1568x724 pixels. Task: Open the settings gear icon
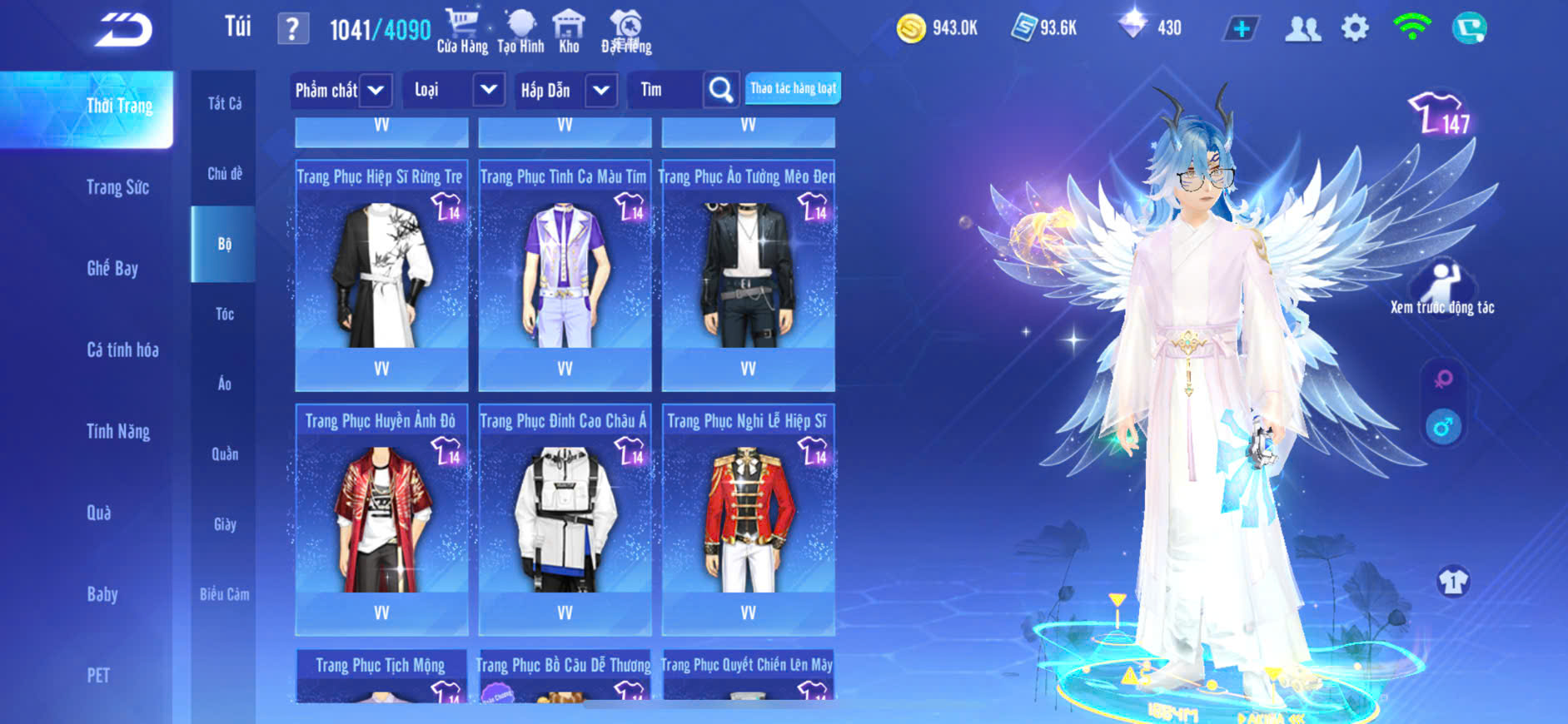1355,28
